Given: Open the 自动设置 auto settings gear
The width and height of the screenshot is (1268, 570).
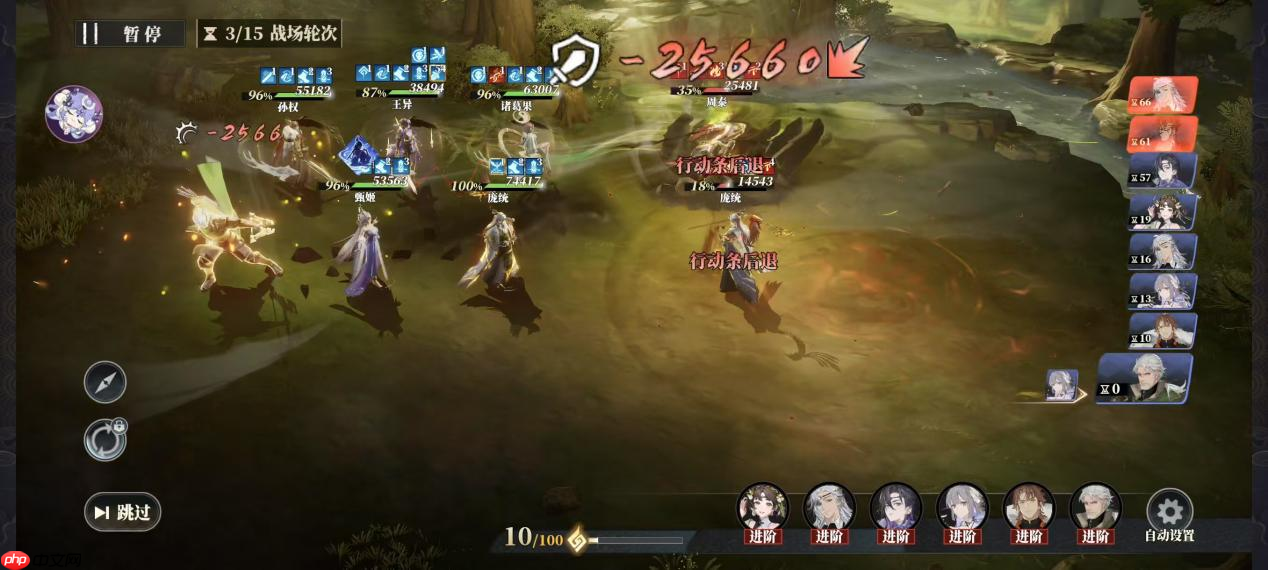Looking at the screenshot, I should coord(1169,510).
